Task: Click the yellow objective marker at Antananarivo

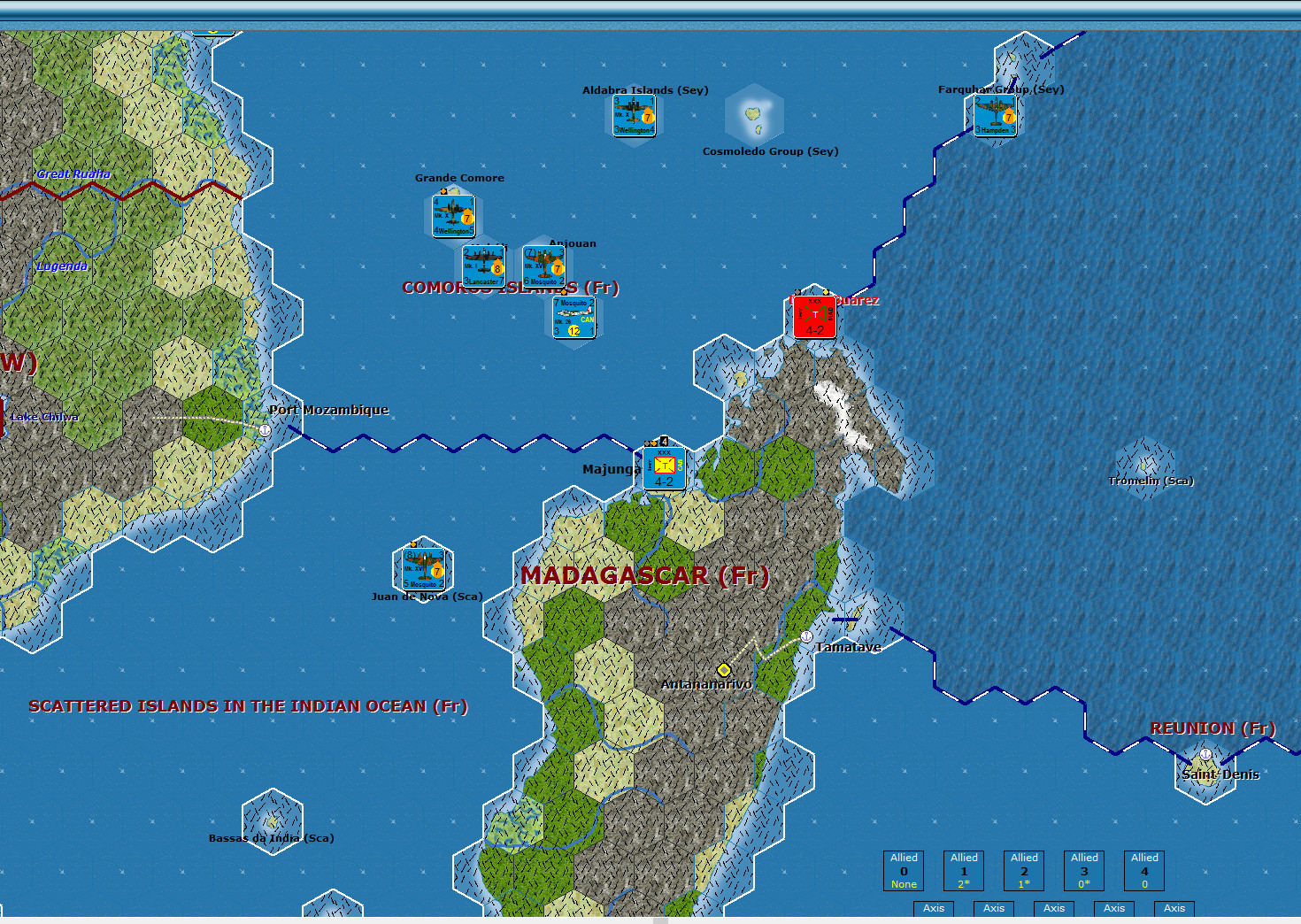Action: coord(725,669)
